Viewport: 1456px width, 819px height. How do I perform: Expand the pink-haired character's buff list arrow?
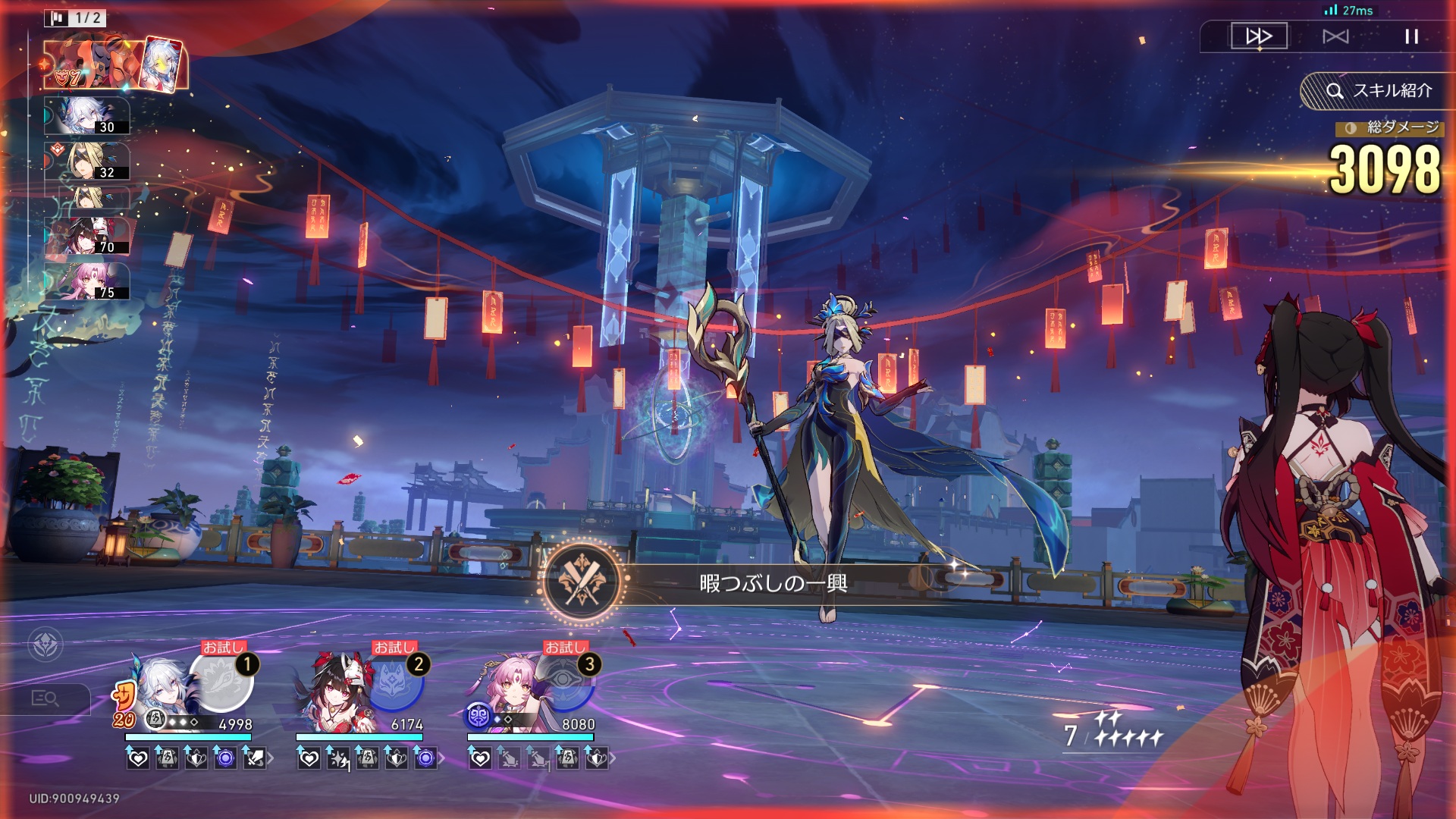tap(613, 758)
